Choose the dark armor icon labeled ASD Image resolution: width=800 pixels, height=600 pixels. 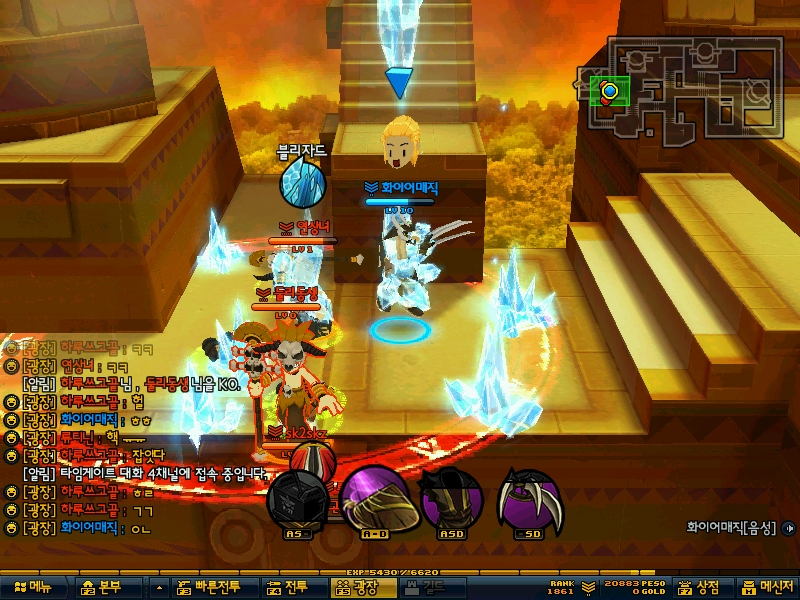click(450, 498)
